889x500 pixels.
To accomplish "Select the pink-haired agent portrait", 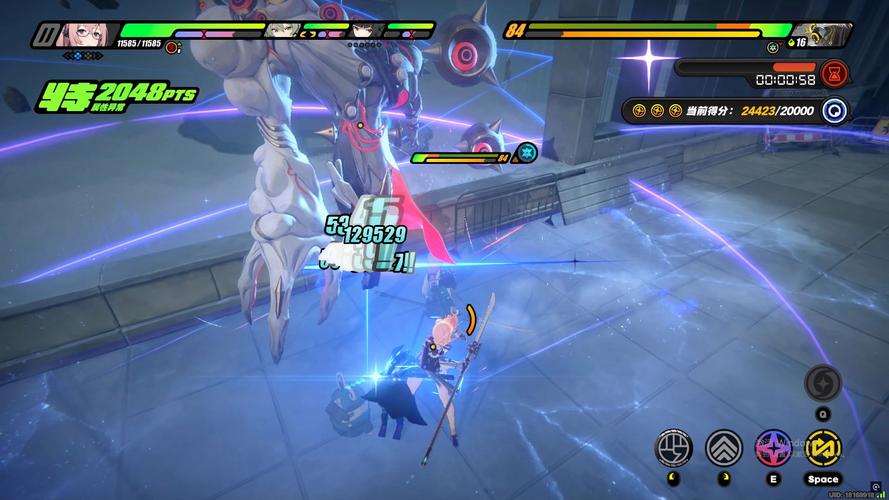I will [x=84, y=34].
